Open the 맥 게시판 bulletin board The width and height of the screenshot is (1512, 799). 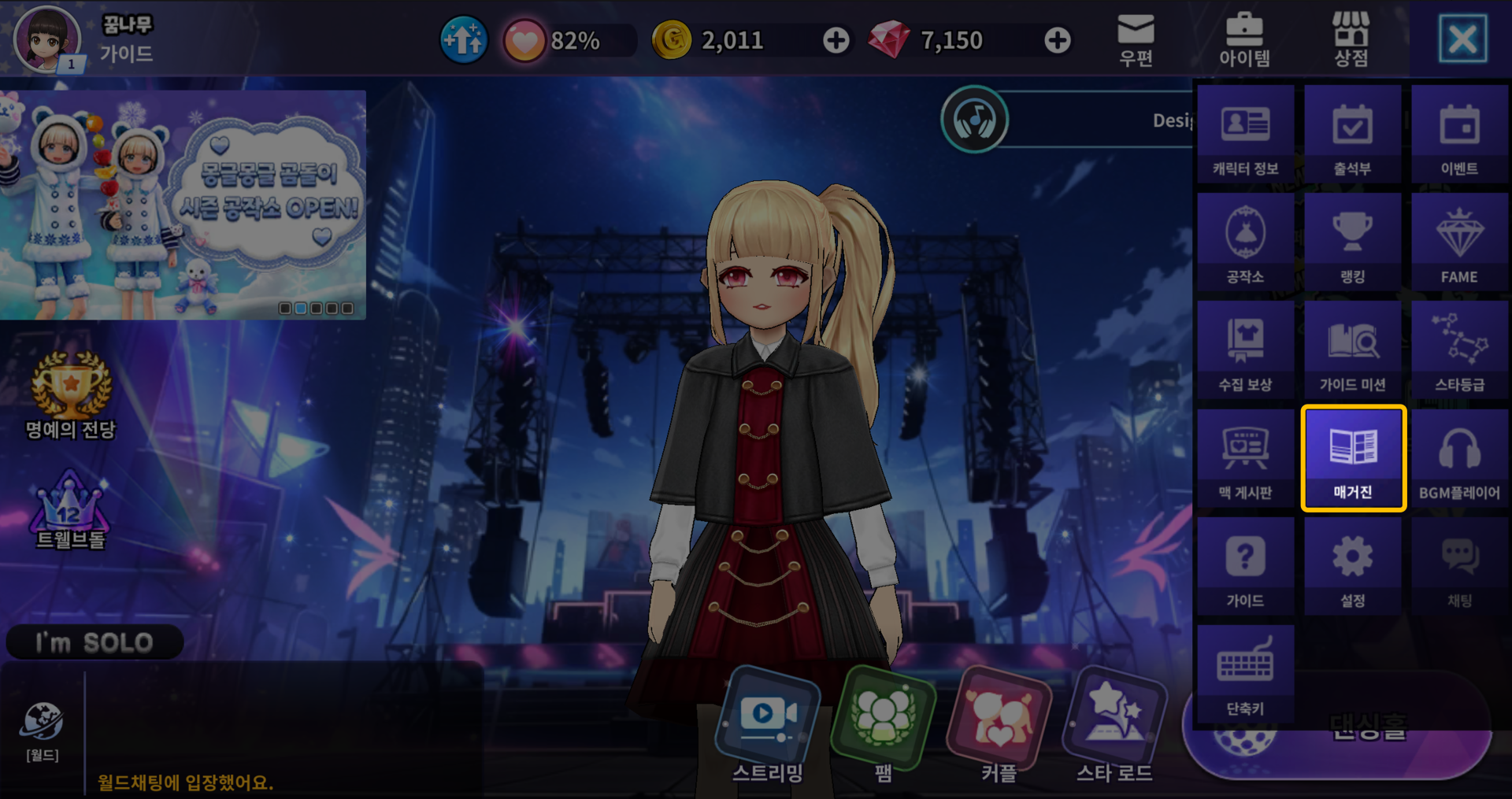(1245, 459)
